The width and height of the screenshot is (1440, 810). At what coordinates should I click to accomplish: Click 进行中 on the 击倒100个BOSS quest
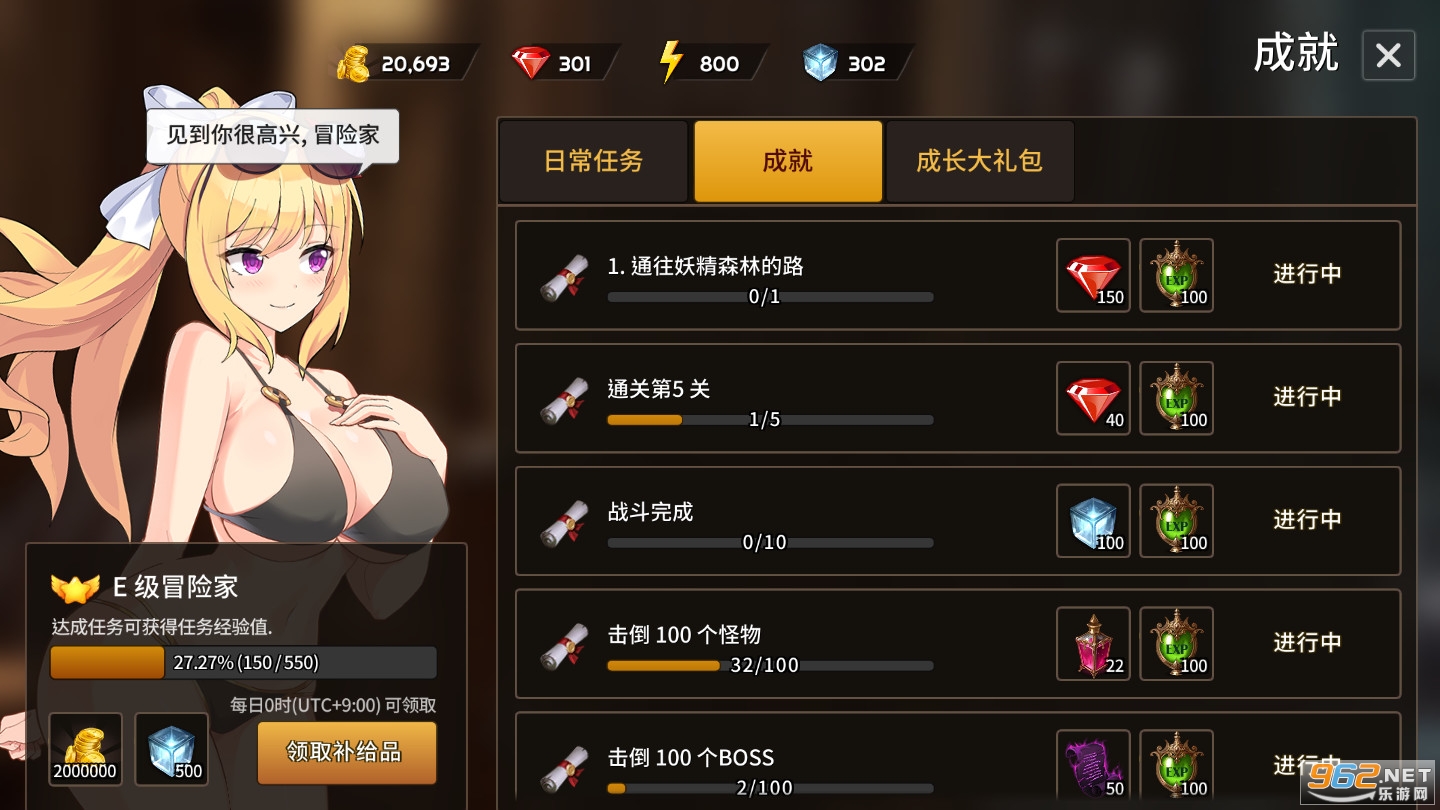click(x=1306, y=765)
